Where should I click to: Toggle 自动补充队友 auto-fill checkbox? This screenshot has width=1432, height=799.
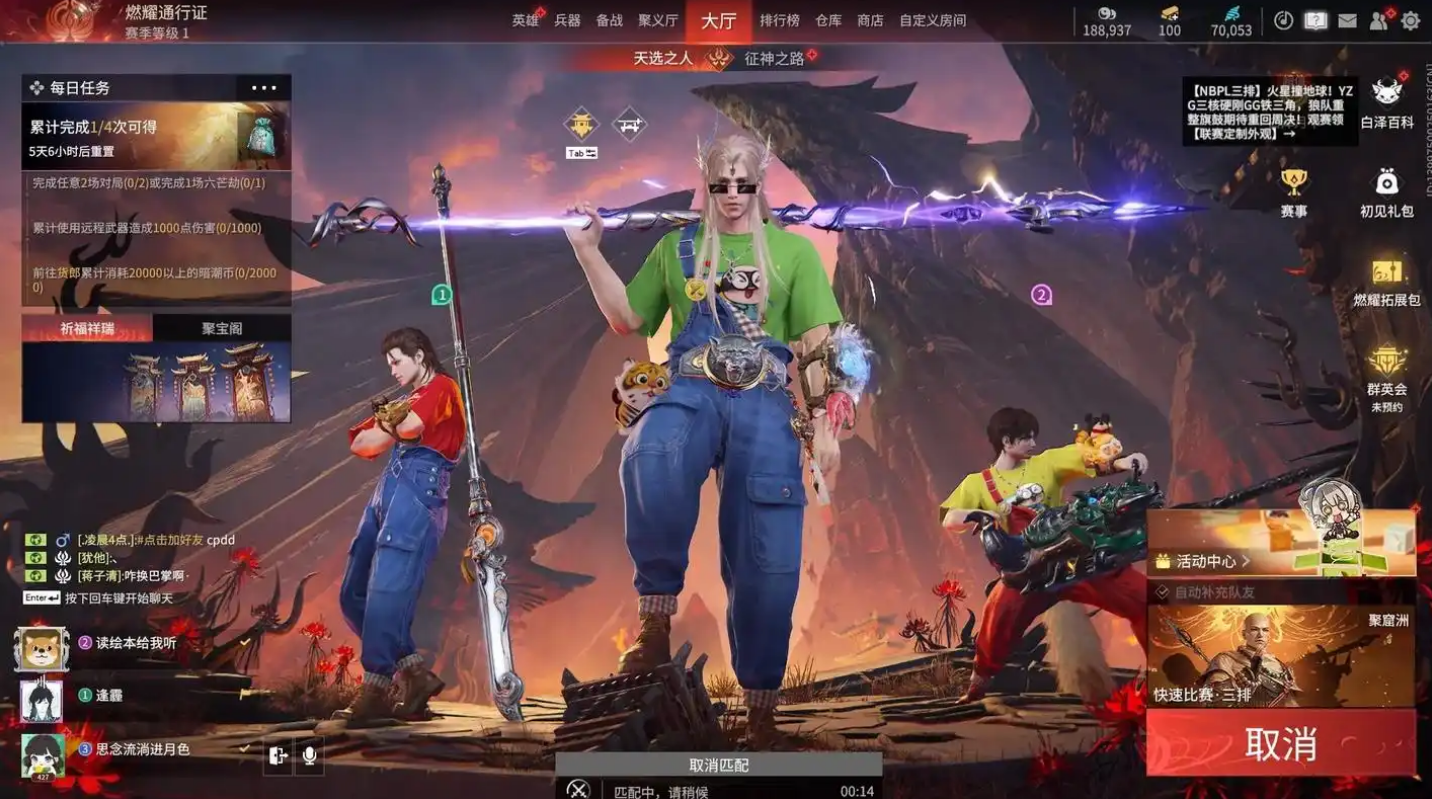coord(1162,592)
